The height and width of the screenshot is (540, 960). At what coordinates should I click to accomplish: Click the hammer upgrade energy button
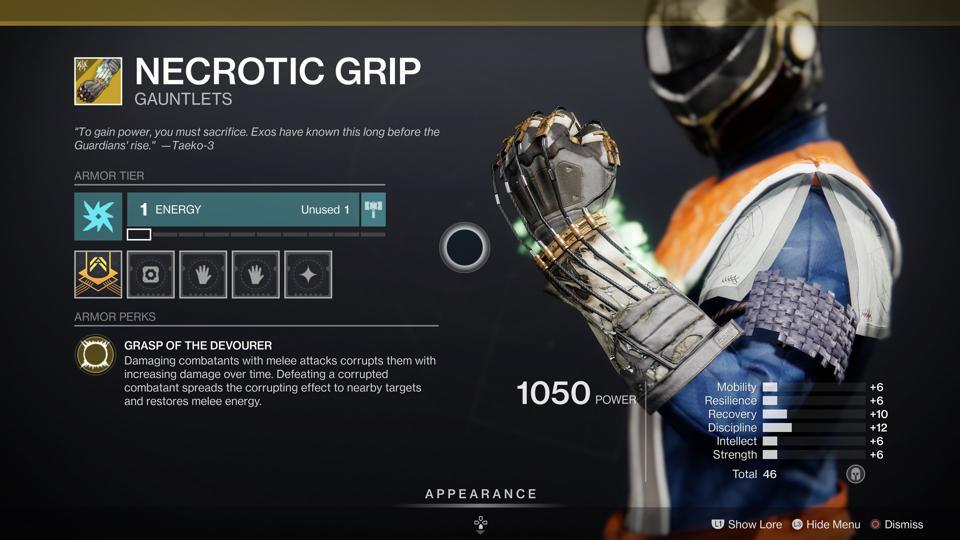click(373, 210)
